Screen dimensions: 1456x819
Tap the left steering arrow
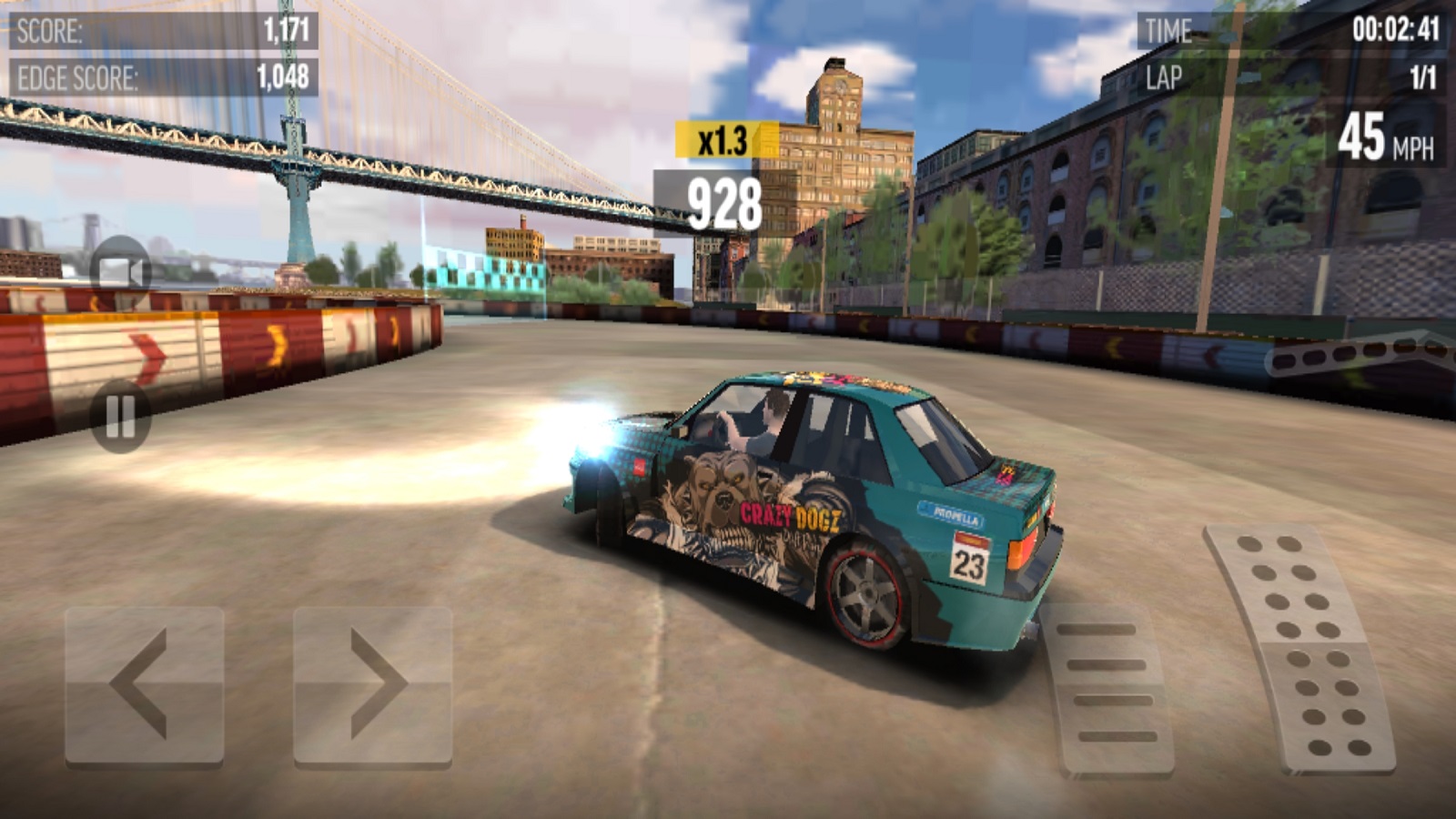coord(144,684)
